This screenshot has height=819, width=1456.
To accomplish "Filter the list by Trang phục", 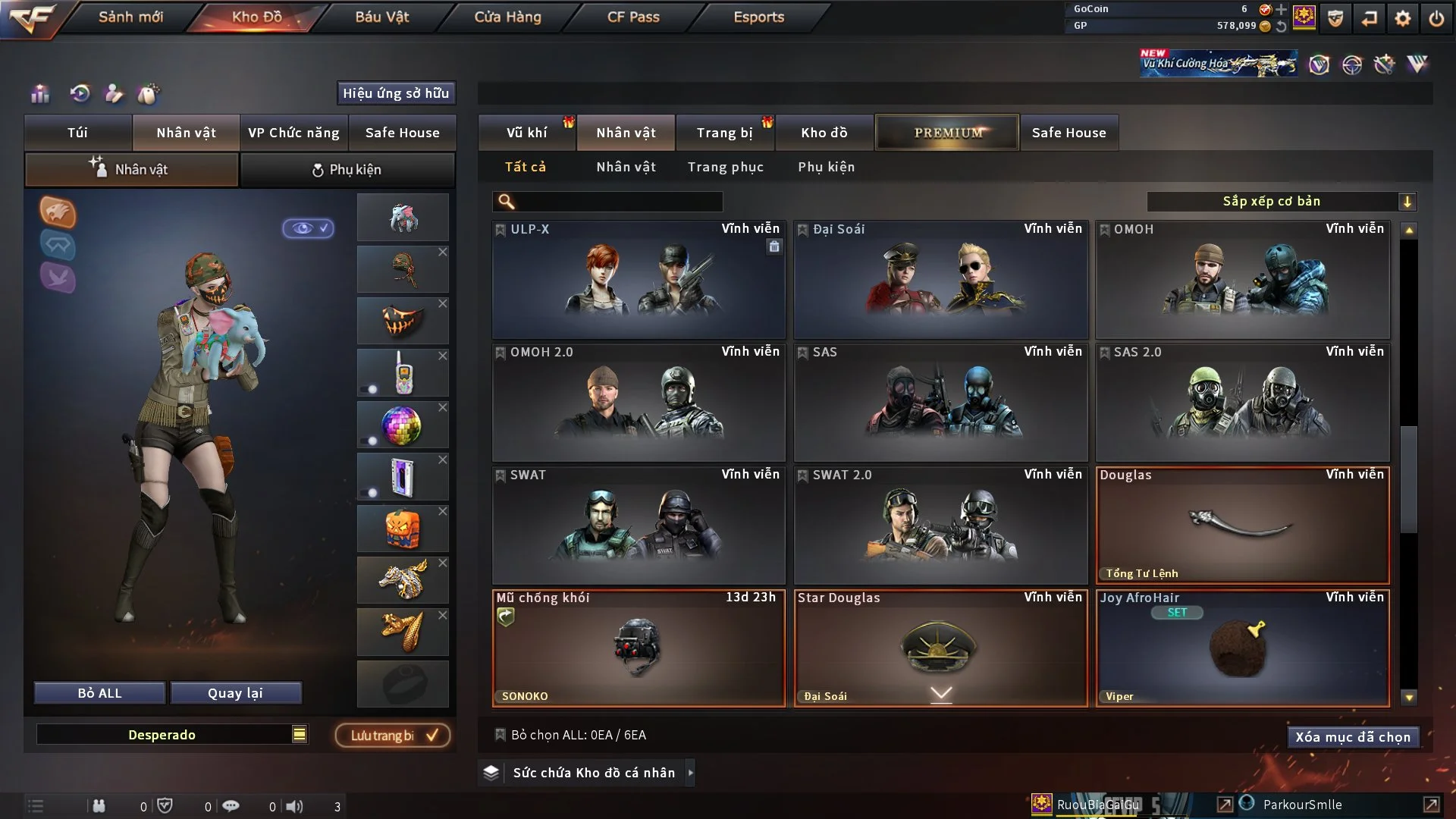I will 725,167.
